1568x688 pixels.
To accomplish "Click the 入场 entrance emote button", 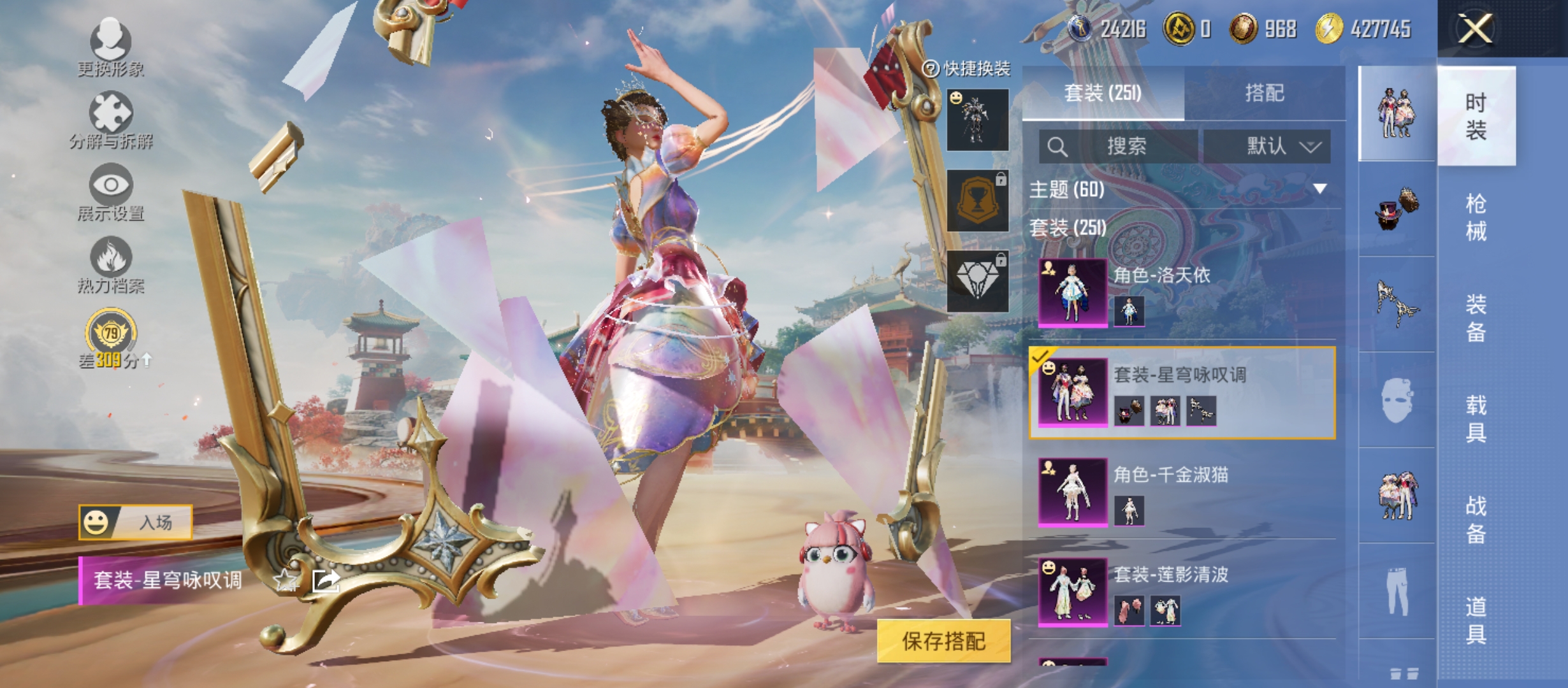I will click(135, 522).
